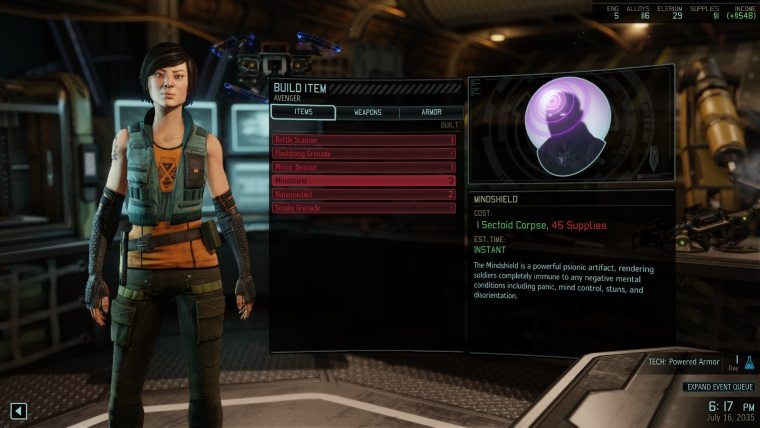Viewport: 760px width, 428px height.
Task: Show the Armor tab
Action: tap(431, 112)
